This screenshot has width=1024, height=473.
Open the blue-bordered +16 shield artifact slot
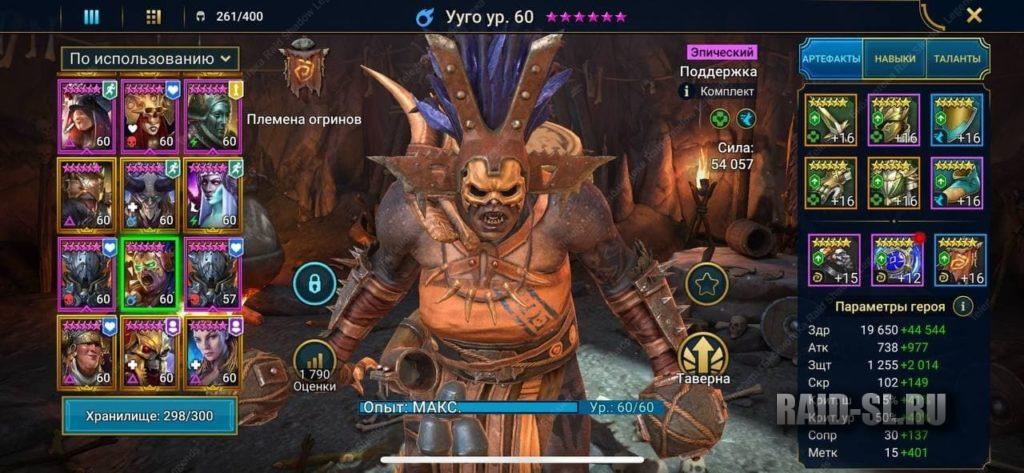tap(957, 120)
